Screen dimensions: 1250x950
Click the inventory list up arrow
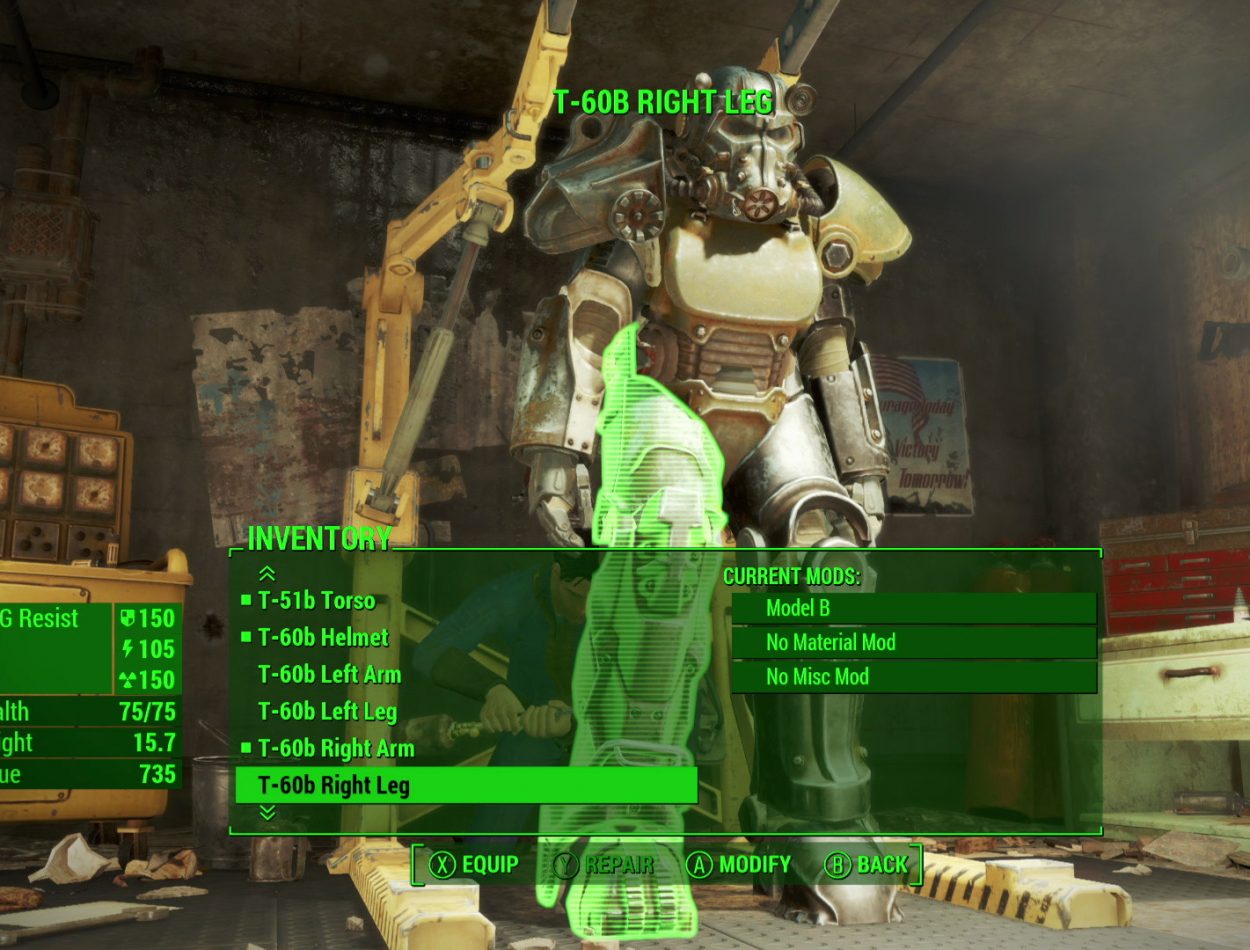coord(267,573)
